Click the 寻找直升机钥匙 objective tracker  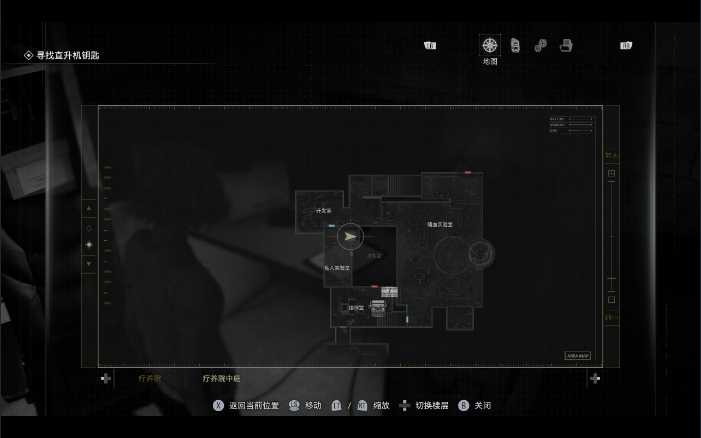tap(68, 56)
